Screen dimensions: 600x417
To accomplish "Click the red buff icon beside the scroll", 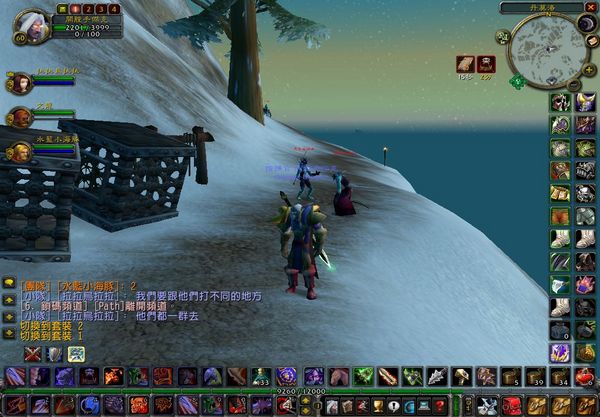I will 487,63.
